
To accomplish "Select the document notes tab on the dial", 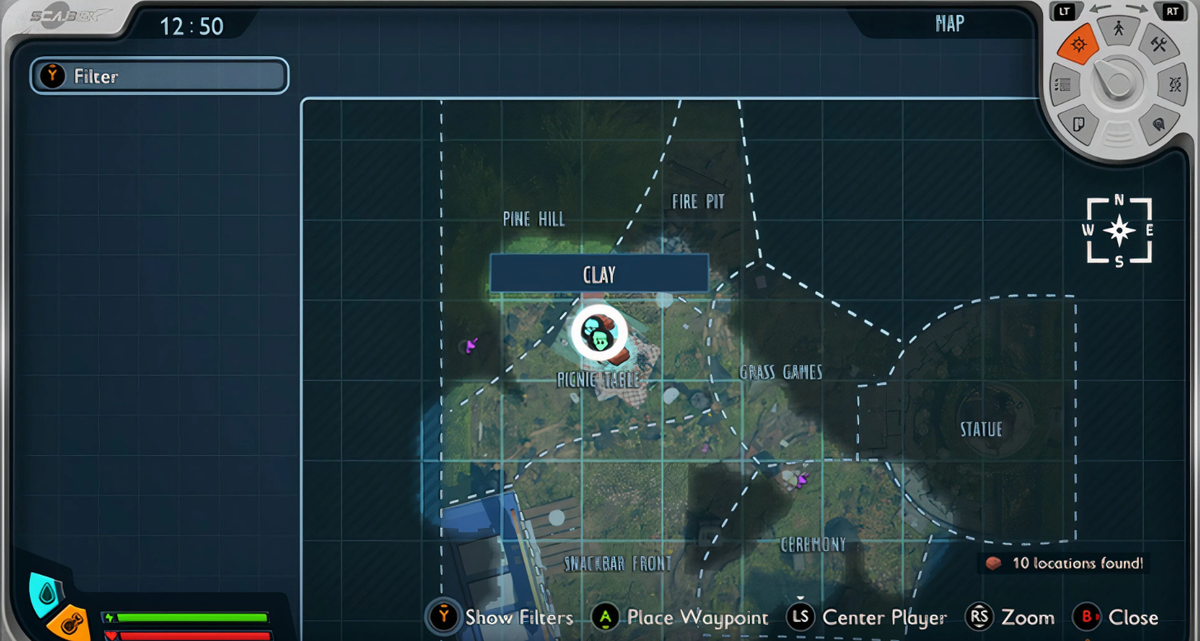I will click(1079, 124).
